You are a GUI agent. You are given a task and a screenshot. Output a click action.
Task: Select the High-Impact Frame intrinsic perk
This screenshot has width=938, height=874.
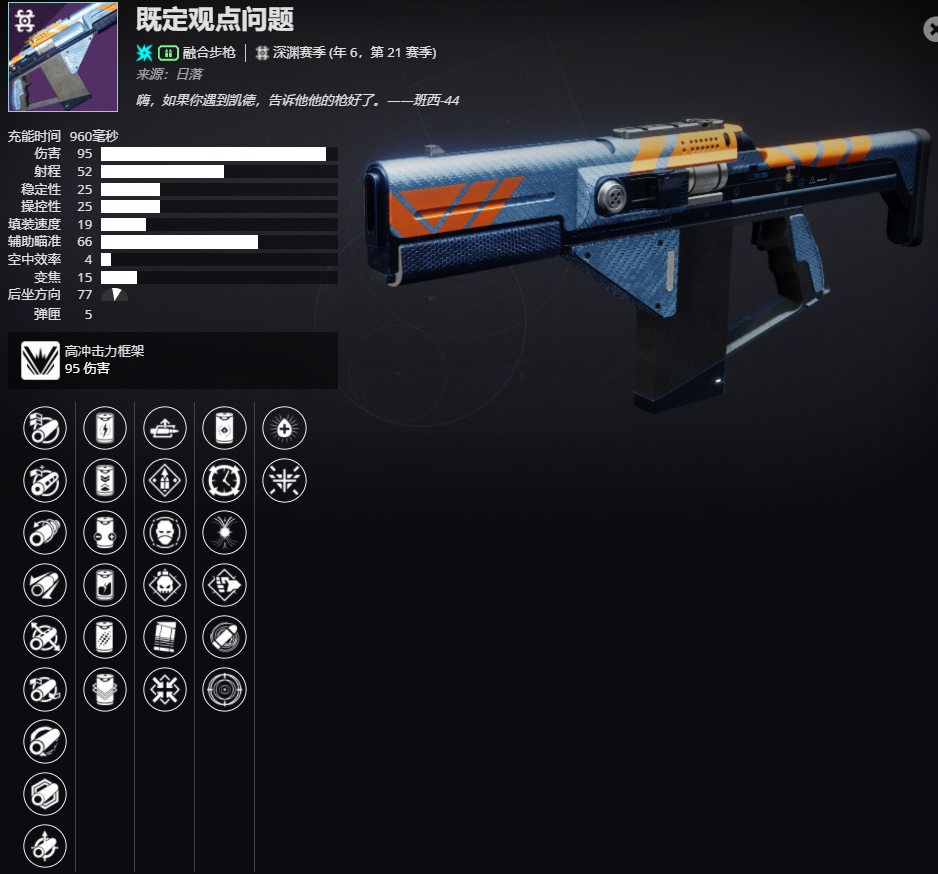pos(41,360)
